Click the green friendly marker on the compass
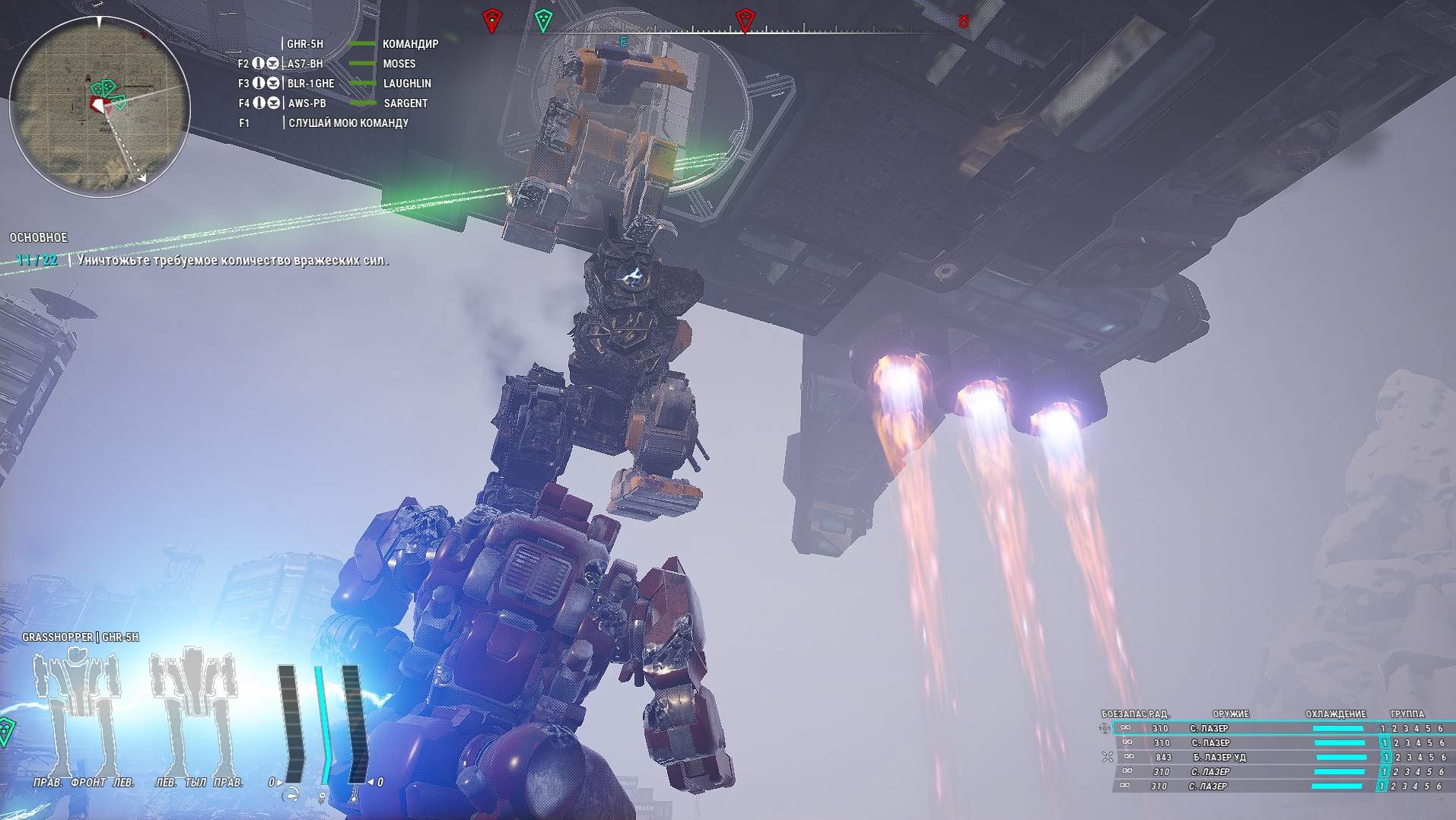Screen dimensions: 1456x820 [x=543, y=20]
